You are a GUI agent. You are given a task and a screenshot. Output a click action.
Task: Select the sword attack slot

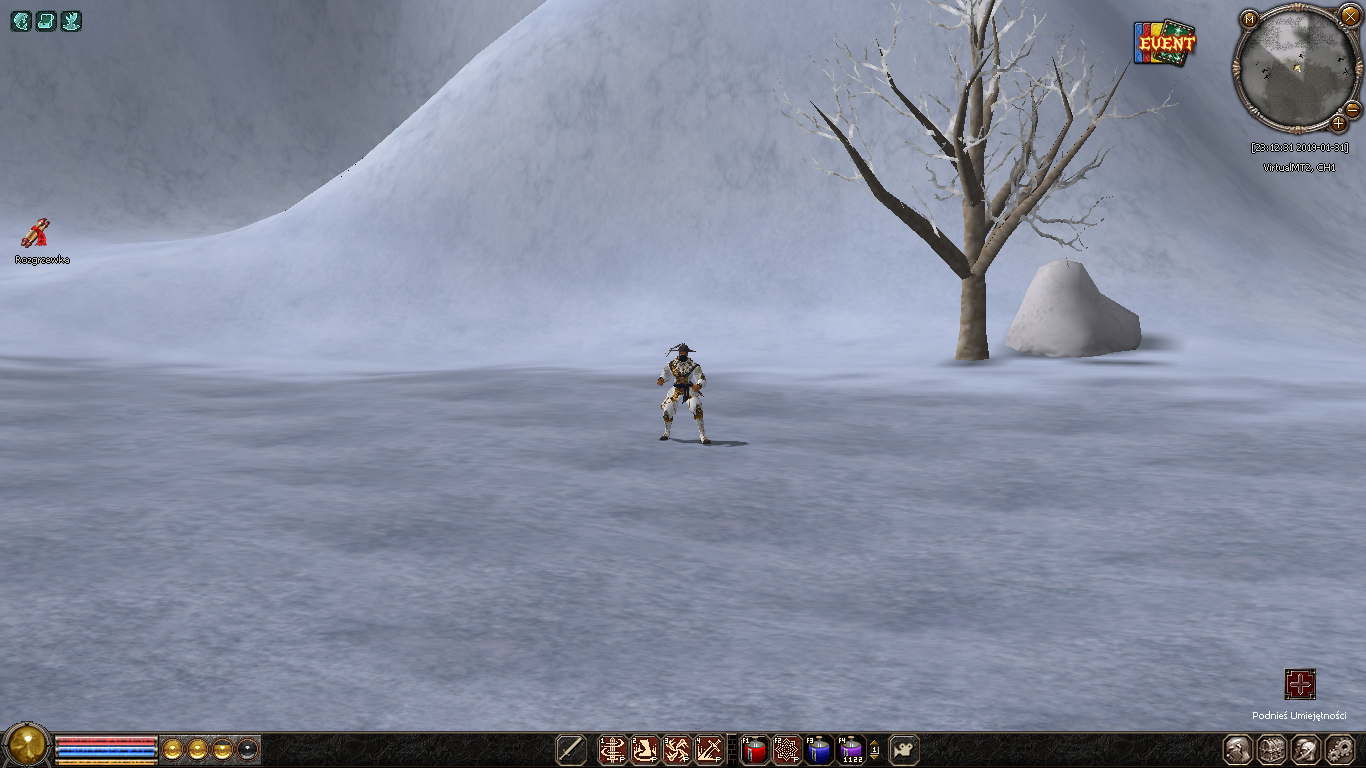[571, 750]
